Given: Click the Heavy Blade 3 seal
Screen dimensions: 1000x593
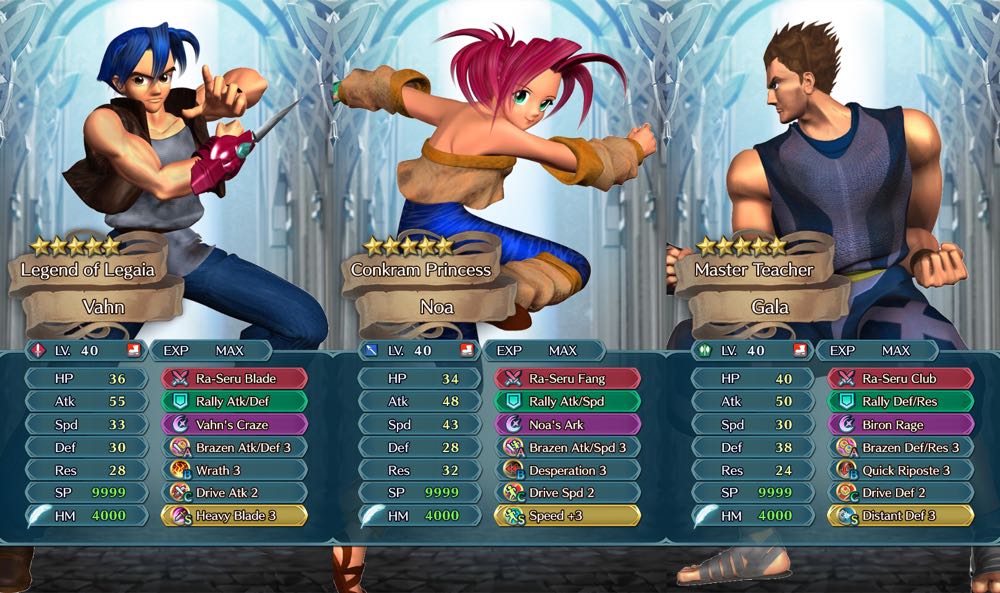Looking at the screenshot, I should (235, 515).
